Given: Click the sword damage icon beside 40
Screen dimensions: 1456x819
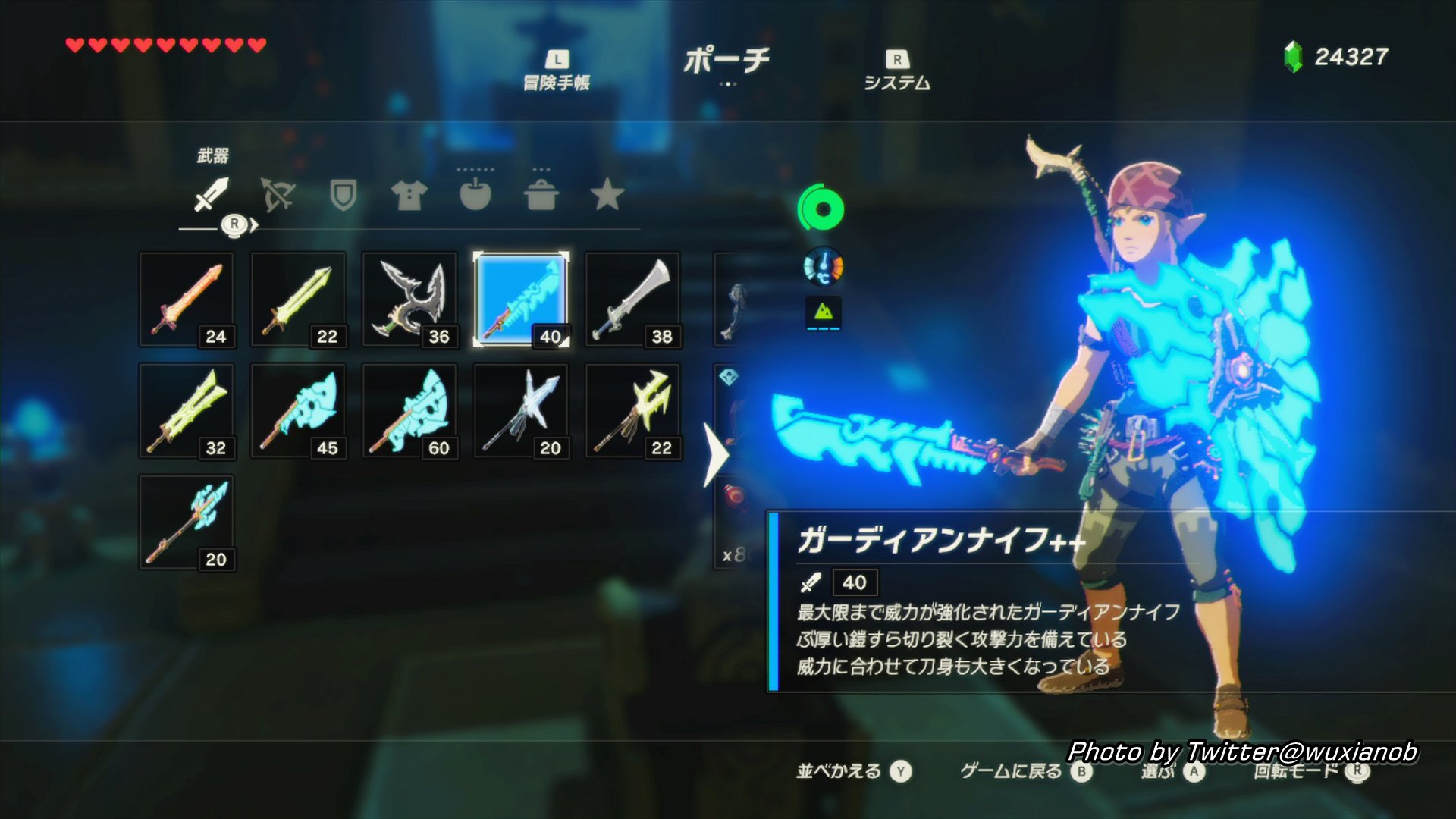Looking at the screenshot, I should [813, 582].
